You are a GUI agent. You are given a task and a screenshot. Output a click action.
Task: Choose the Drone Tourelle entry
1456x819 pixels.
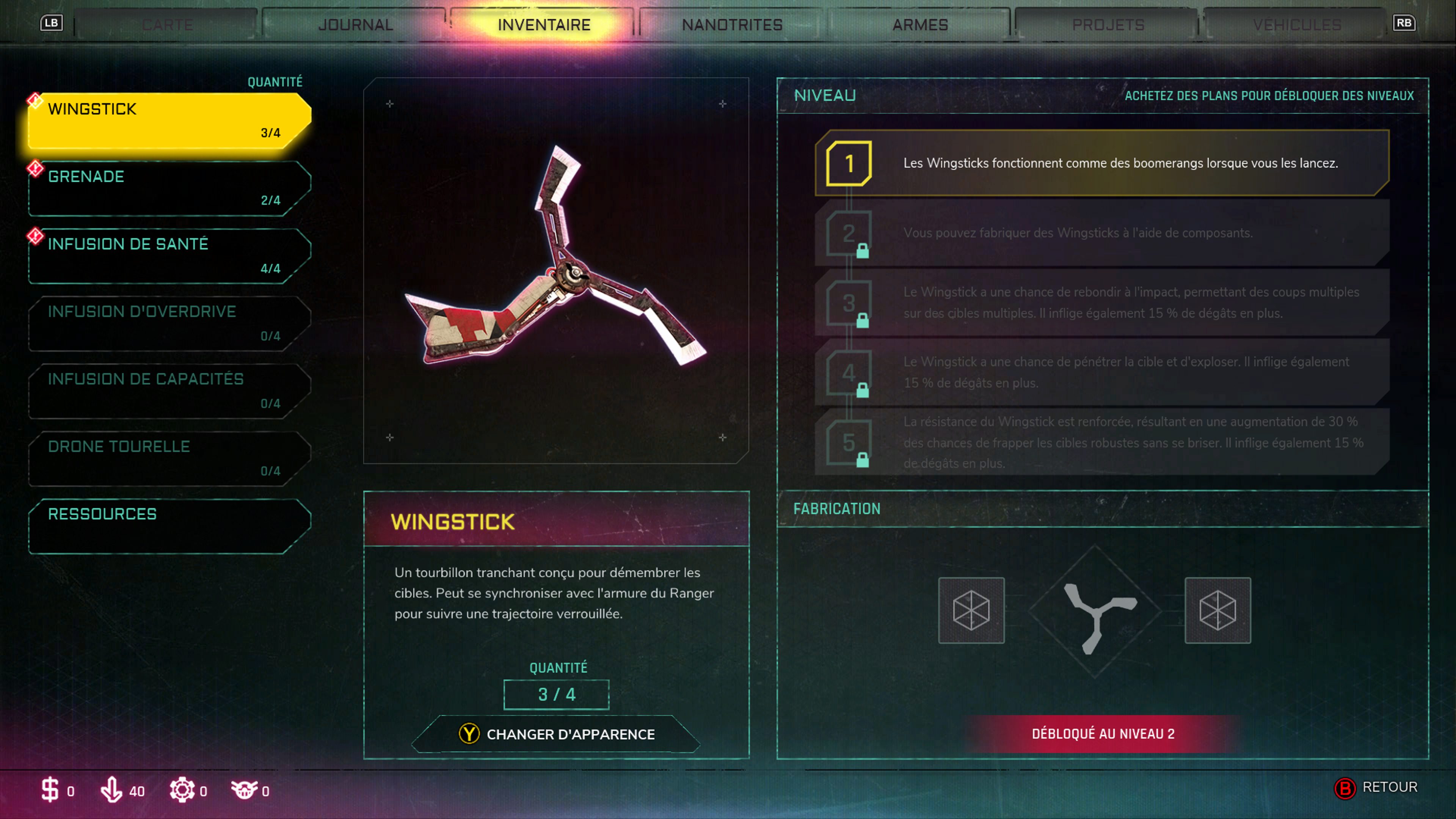(x=169, y=458)
